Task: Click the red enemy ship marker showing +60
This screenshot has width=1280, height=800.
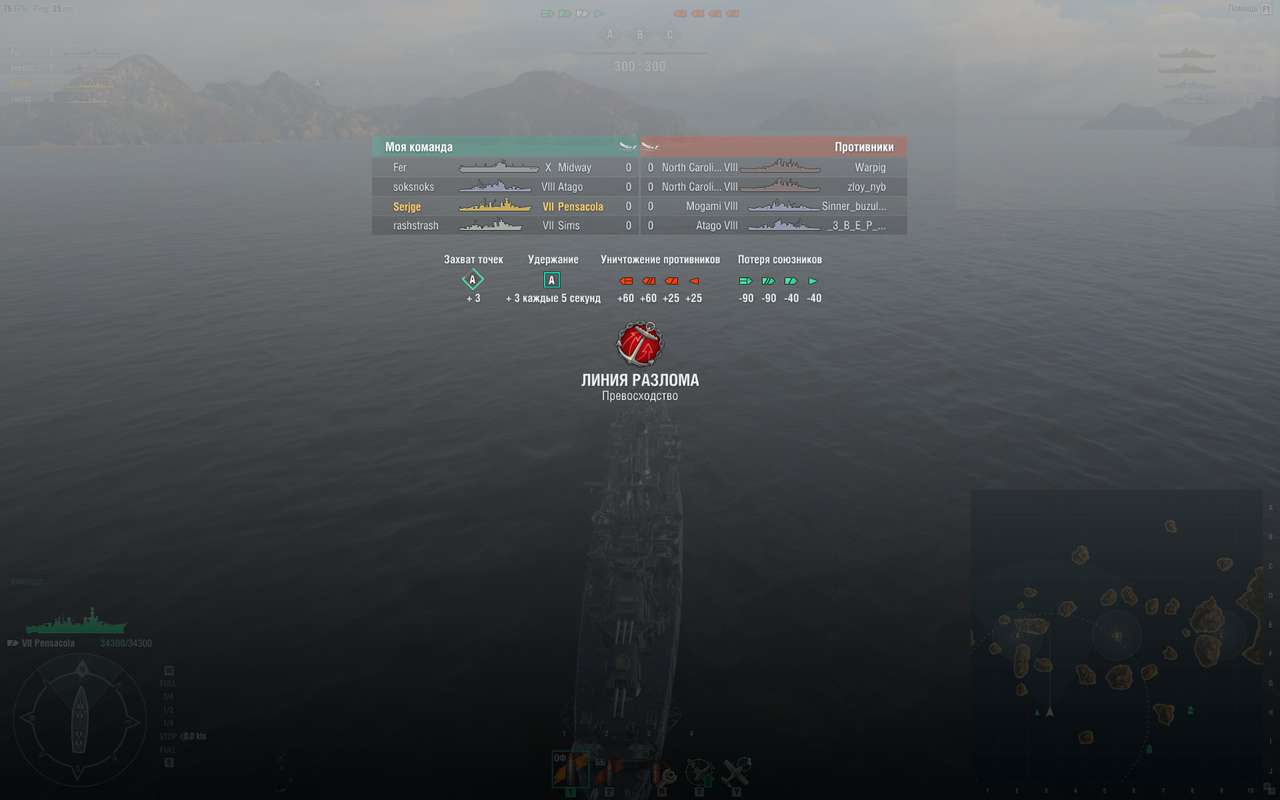Action: click(x=624, y=281)
